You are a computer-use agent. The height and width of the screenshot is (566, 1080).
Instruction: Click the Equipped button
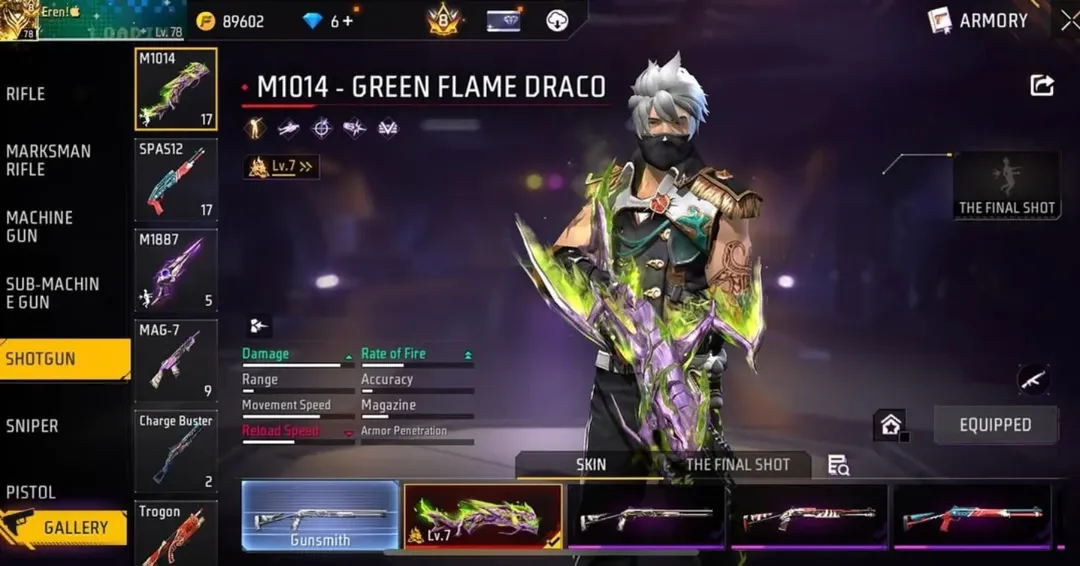tap(995, 425)
